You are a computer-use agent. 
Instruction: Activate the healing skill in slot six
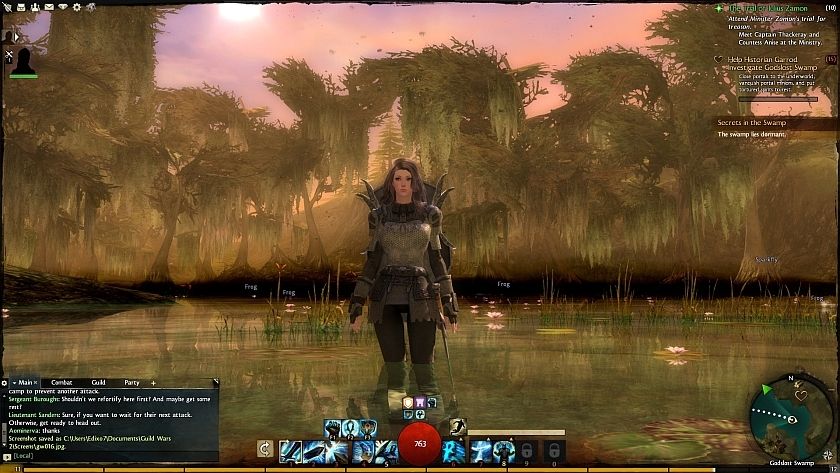455,450
